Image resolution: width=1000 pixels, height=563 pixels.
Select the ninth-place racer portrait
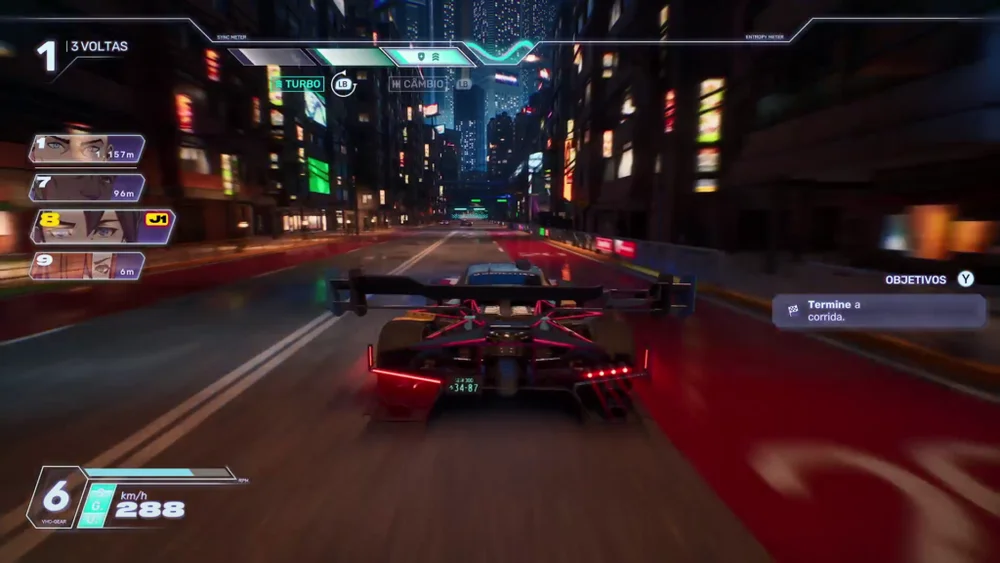75,266
